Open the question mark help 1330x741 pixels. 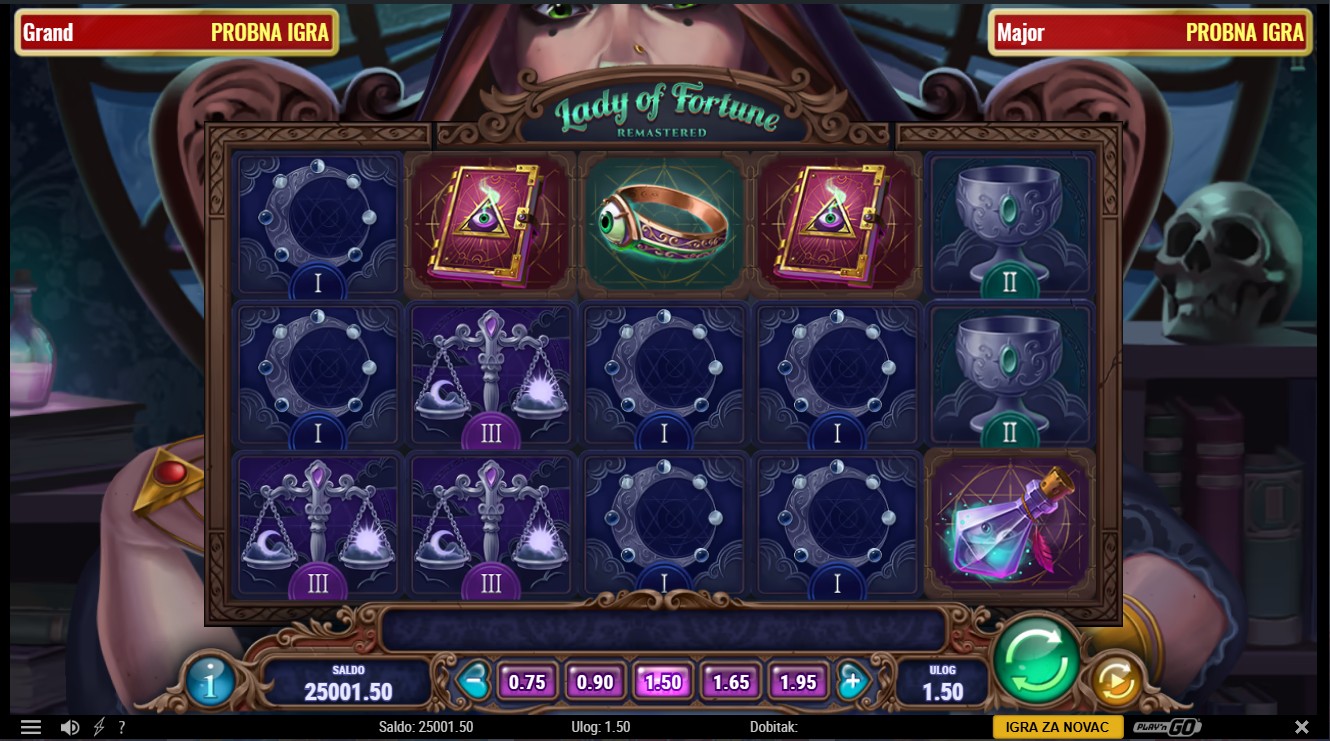click(122, 727)
